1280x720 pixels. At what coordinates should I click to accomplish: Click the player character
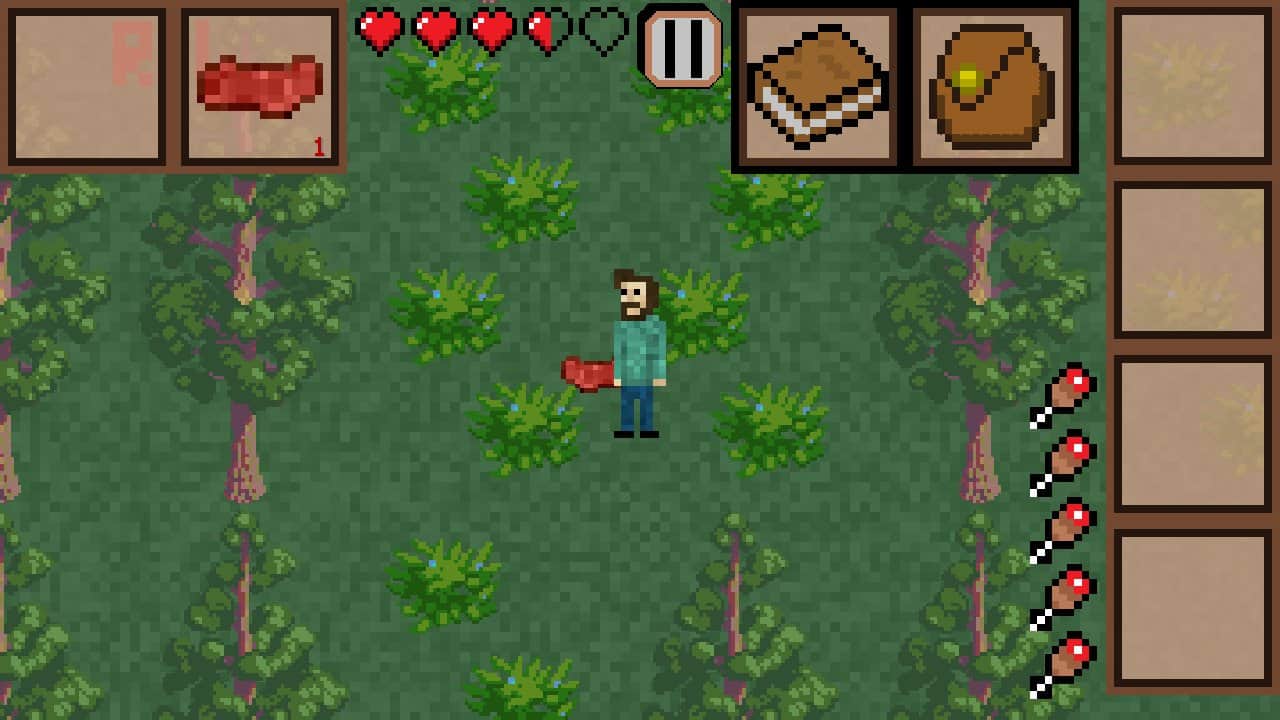(637, 350)
